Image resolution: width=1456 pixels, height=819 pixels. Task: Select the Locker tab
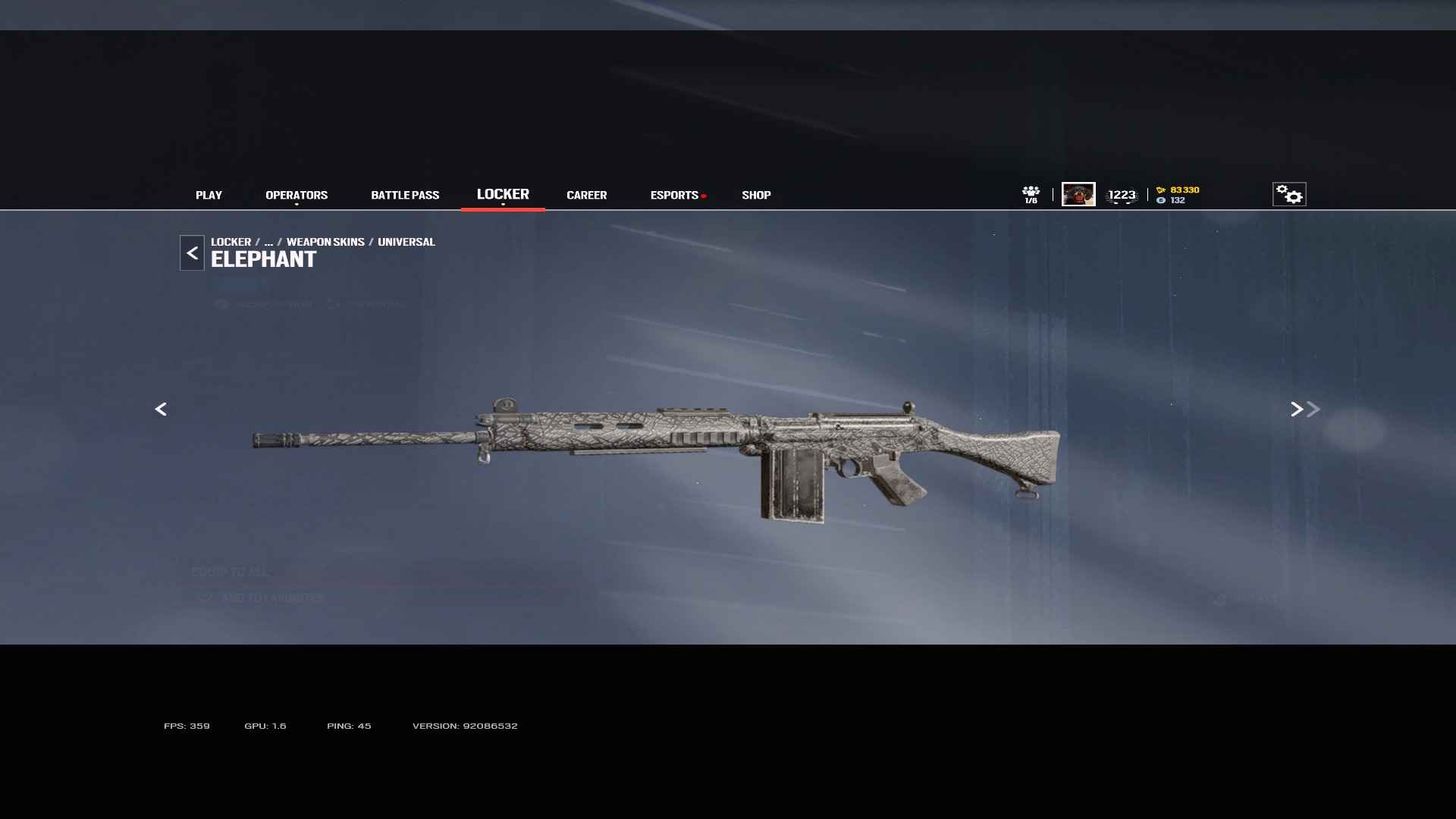pos(503,194)
